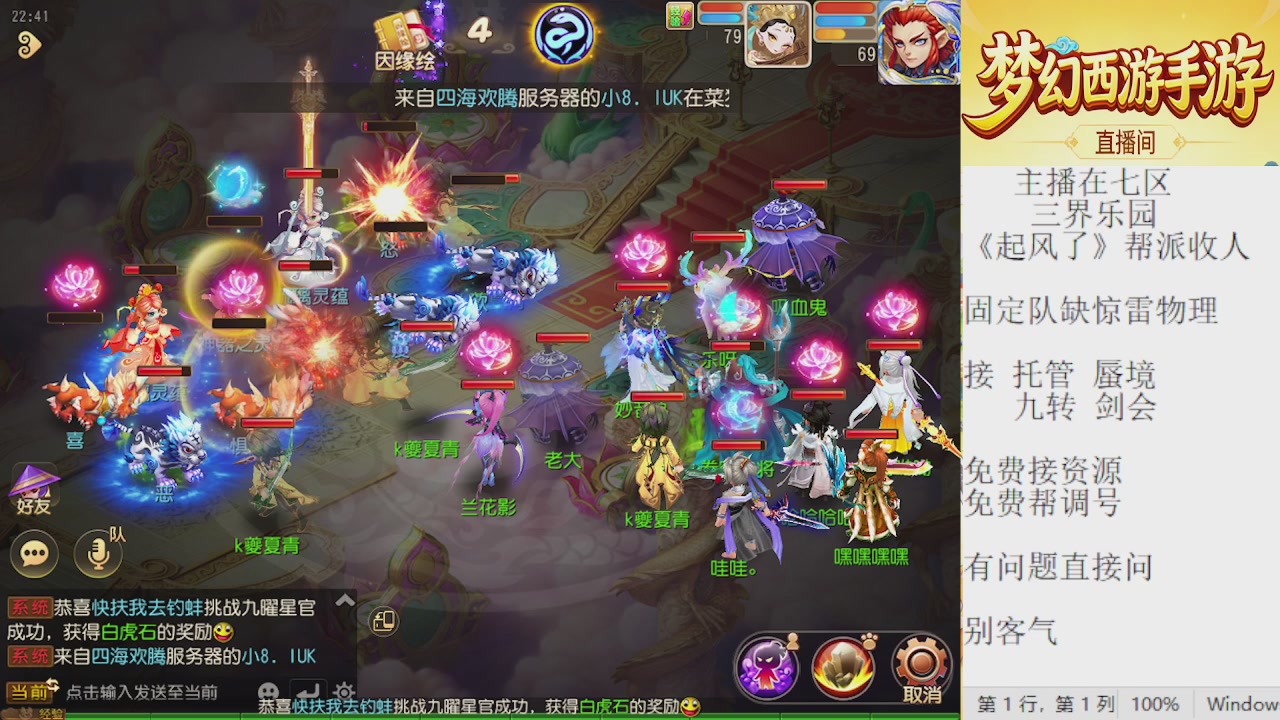
Task: Click the blue serpent skill orb at top
Action: coord(565,35)
